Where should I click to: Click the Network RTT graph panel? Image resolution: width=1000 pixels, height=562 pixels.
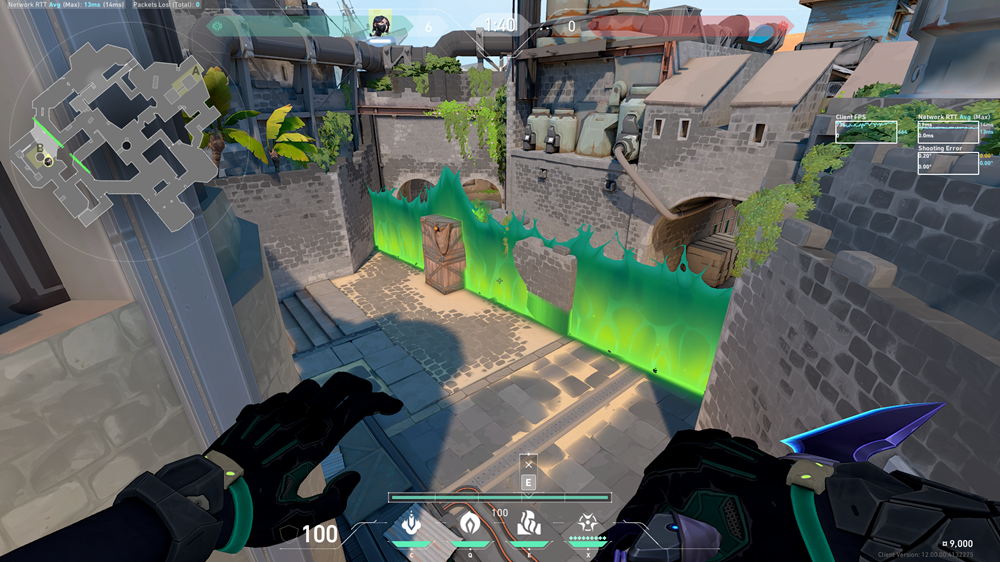click(948, 131)
